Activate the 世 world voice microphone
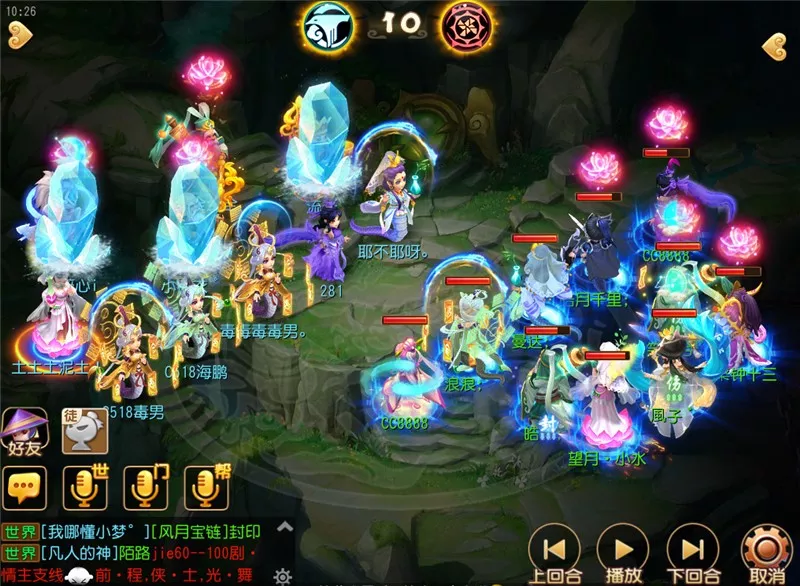The height and width of the screenshot is (586, 800). tap(85, 487)
